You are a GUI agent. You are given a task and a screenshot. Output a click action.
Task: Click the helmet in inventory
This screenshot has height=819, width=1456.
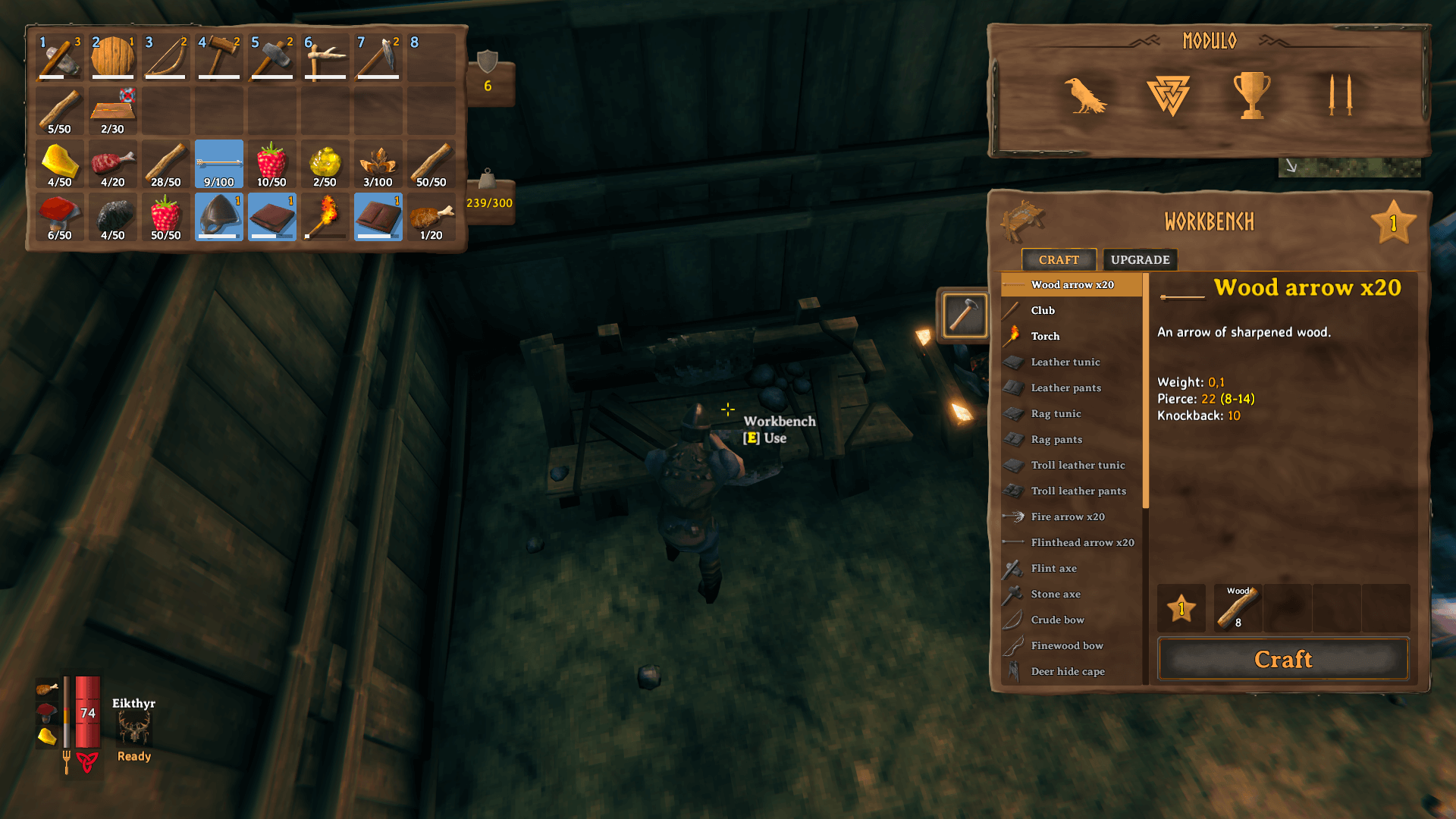tap(219, 217)
